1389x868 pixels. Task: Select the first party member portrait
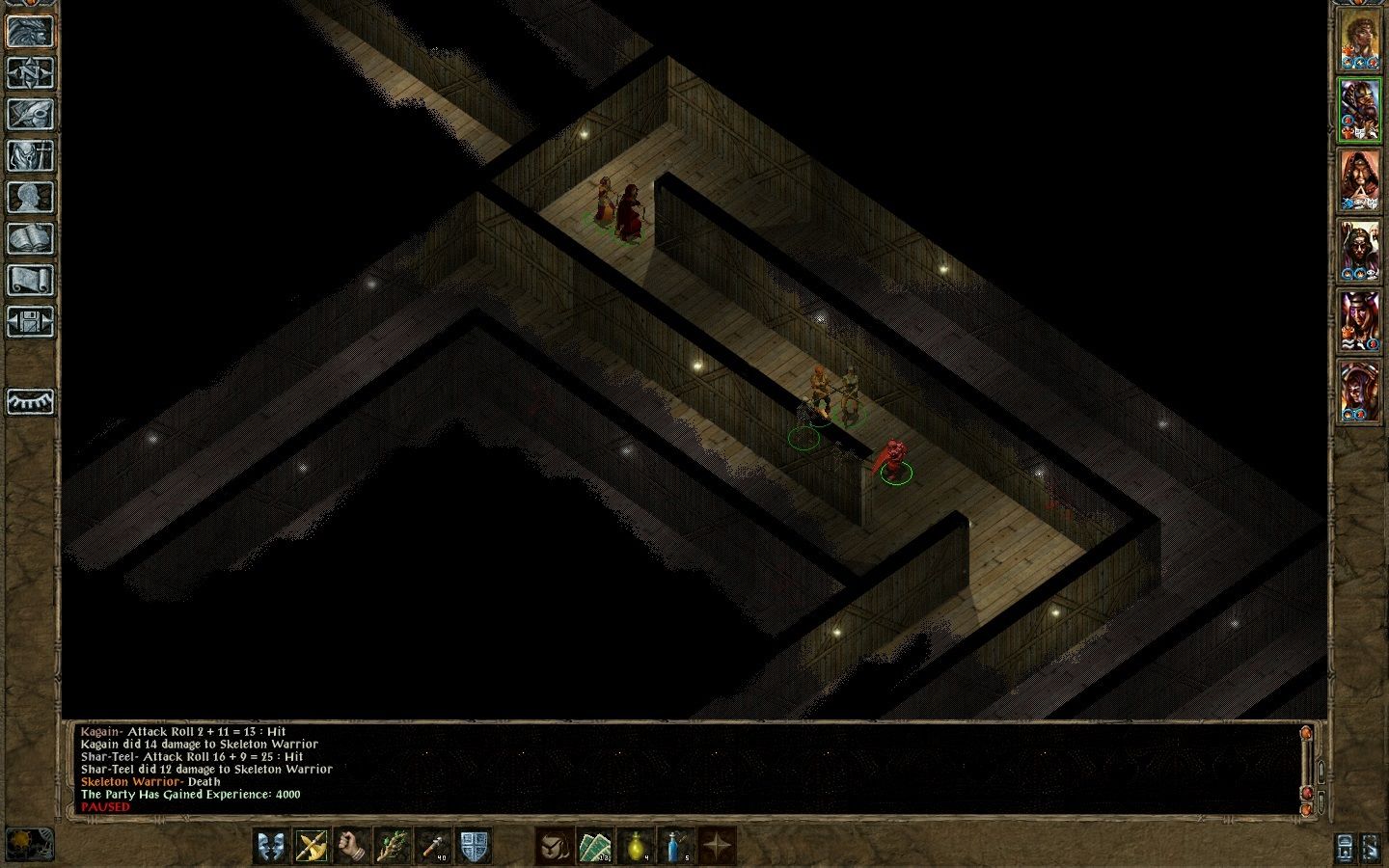[1358, 40]
